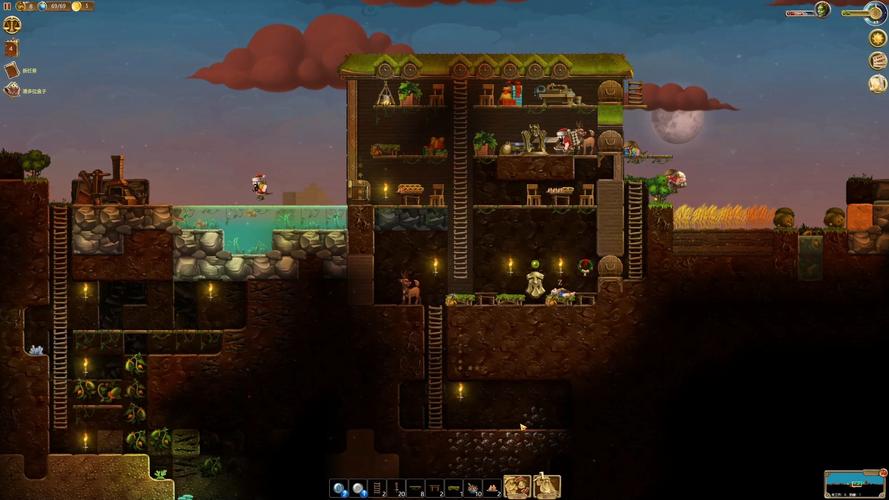
Task: Open the golden scroll button
Action: point(877,83)
